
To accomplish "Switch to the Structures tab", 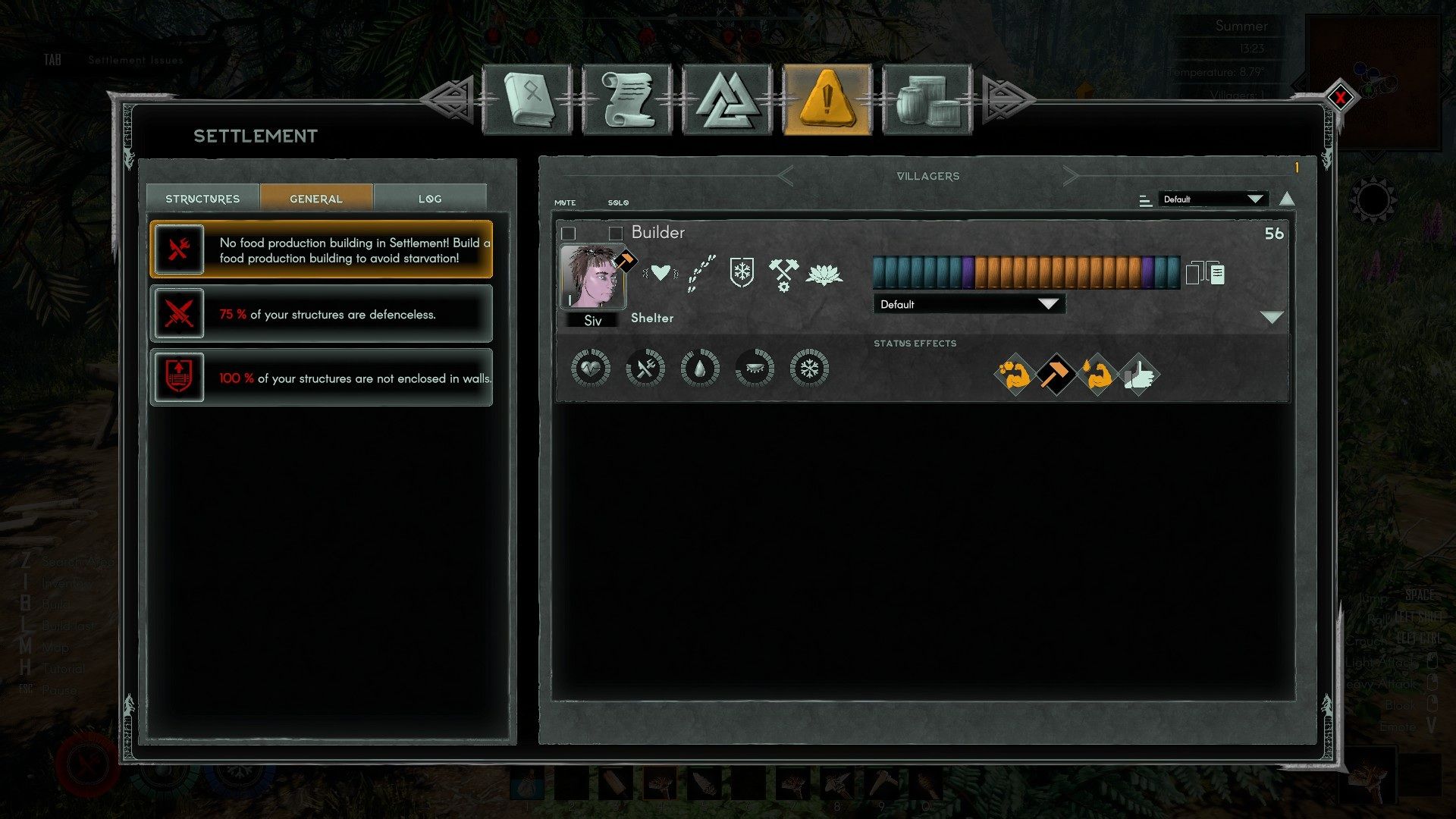I will pos(202,199).
